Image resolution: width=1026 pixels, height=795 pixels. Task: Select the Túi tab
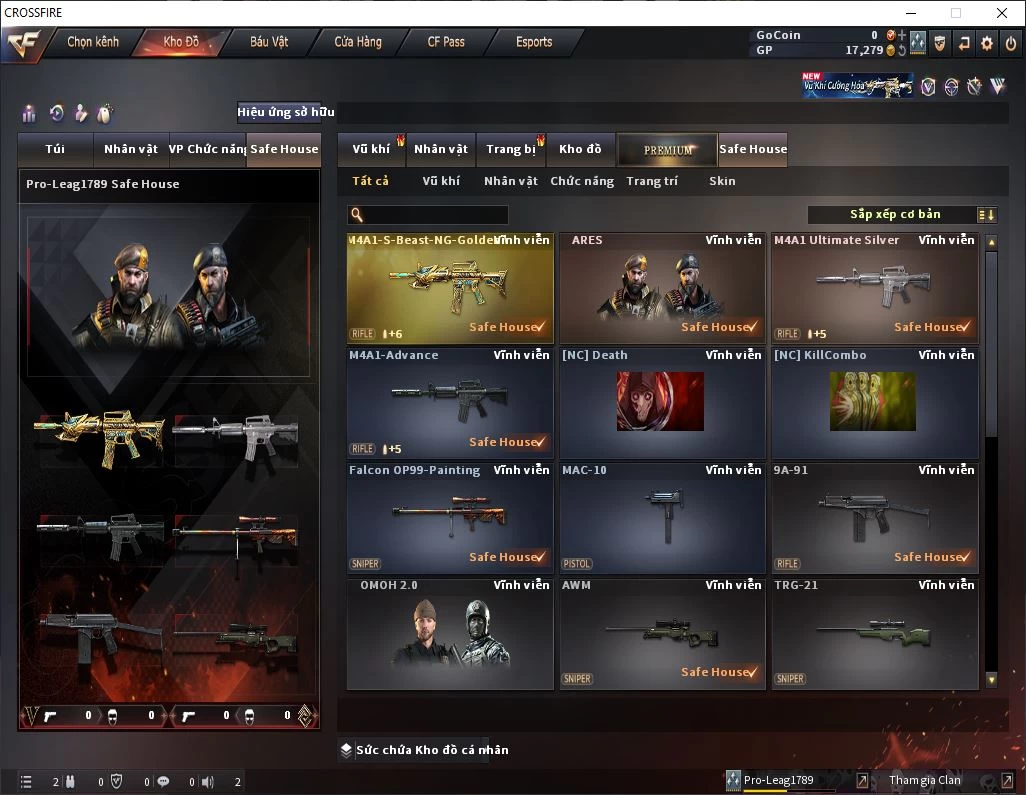point(55,149)
